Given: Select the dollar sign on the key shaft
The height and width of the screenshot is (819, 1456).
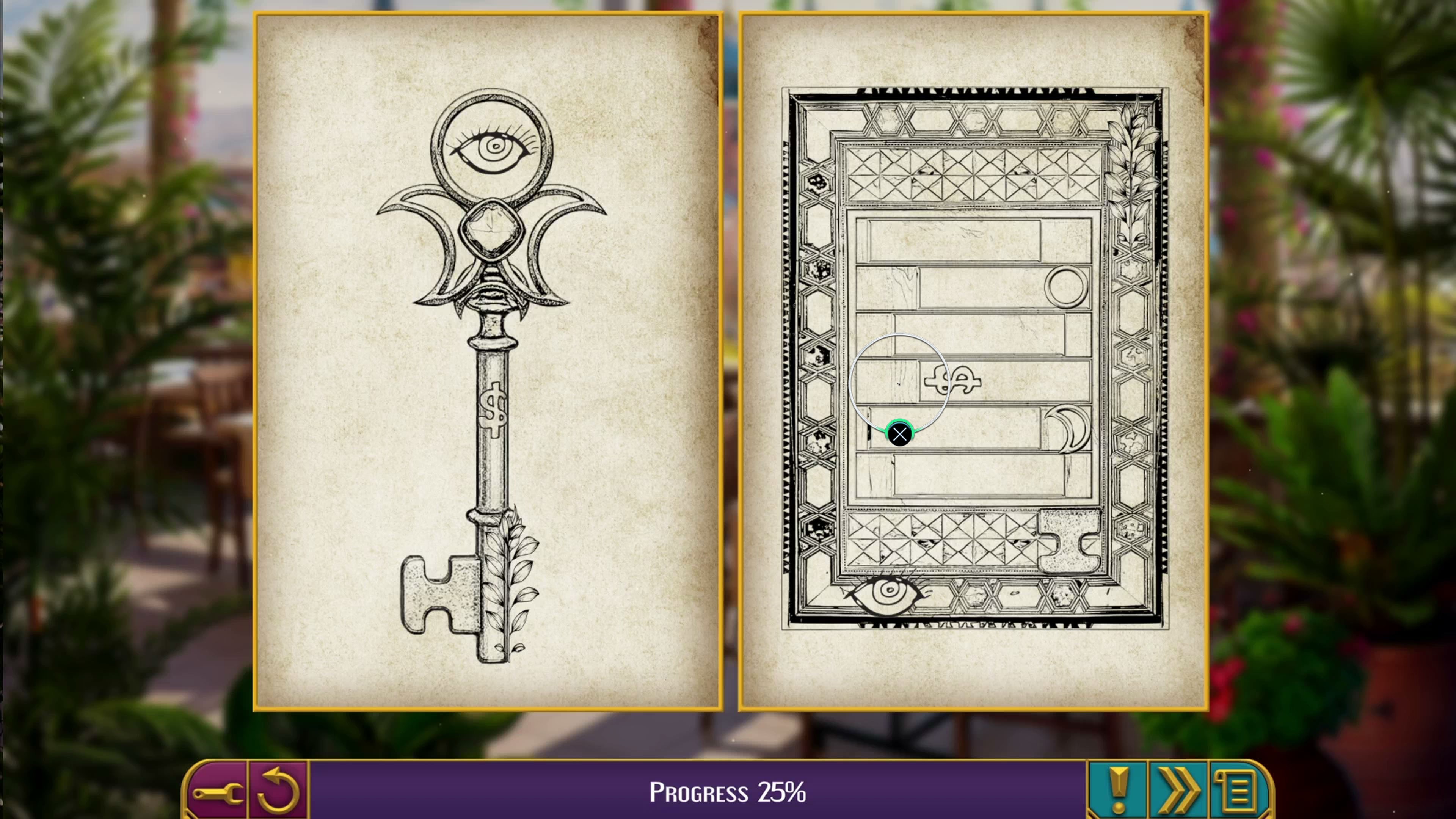Looking at the screenshot, I should click(x=493, y=410).
